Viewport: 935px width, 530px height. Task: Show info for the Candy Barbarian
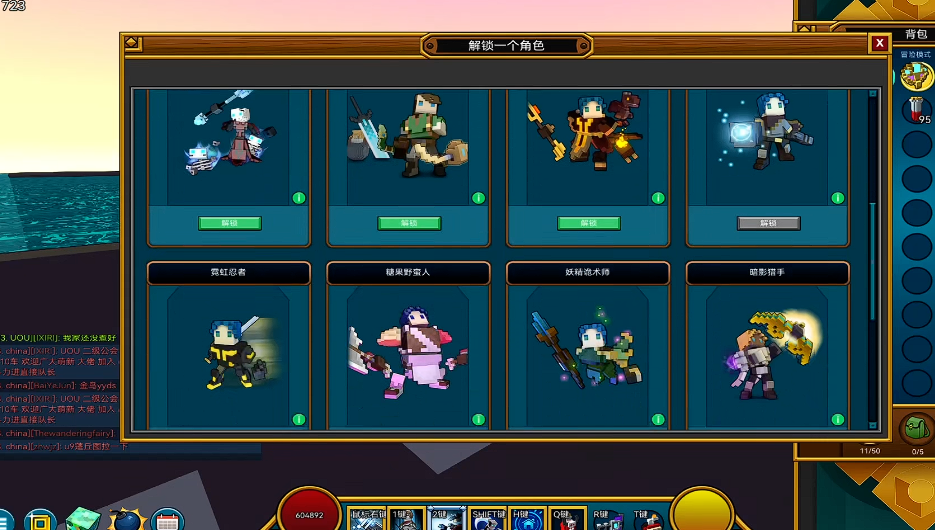pos(478,420)
